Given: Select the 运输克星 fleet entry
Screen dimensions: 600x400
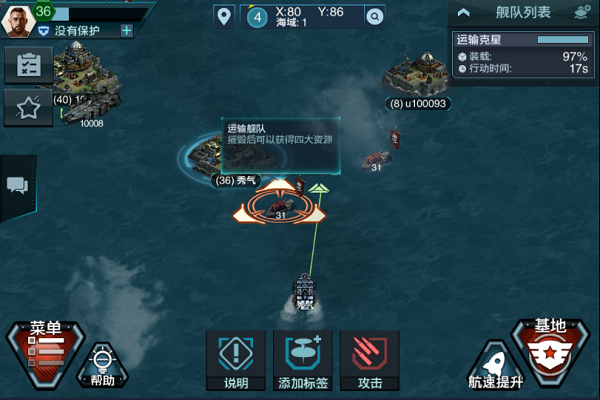Looking at the screenshot, I should tap(522, 55).
